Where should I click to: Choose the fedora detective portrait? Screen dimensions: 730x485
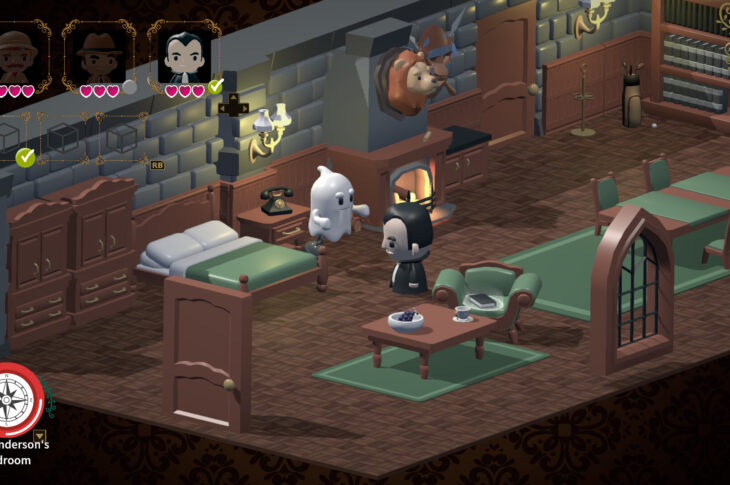click(x=100, y=54)
